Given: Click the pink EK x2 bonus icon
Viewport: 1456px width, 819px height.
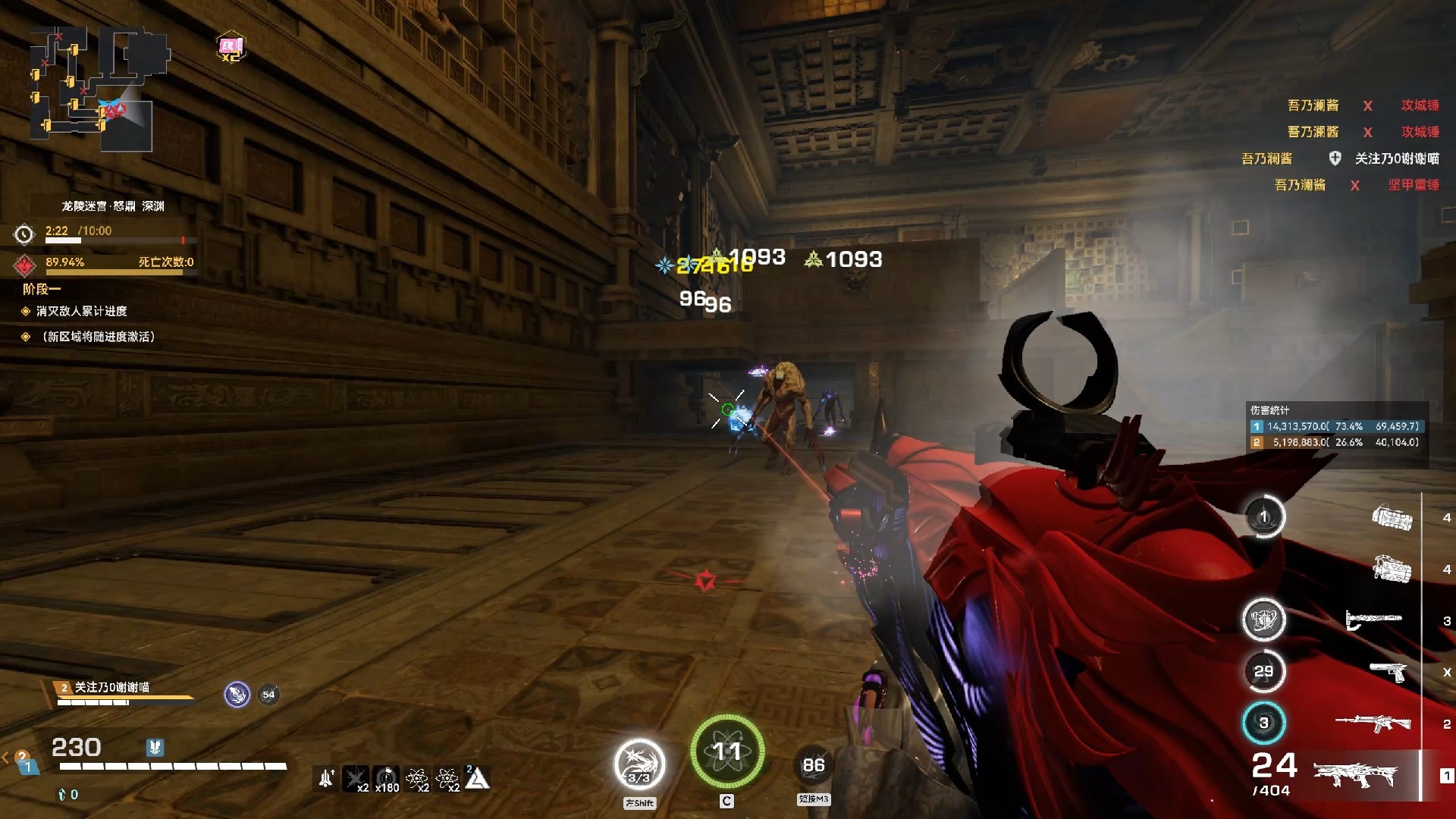Looking at the screenshot, I should pos(230,48).
